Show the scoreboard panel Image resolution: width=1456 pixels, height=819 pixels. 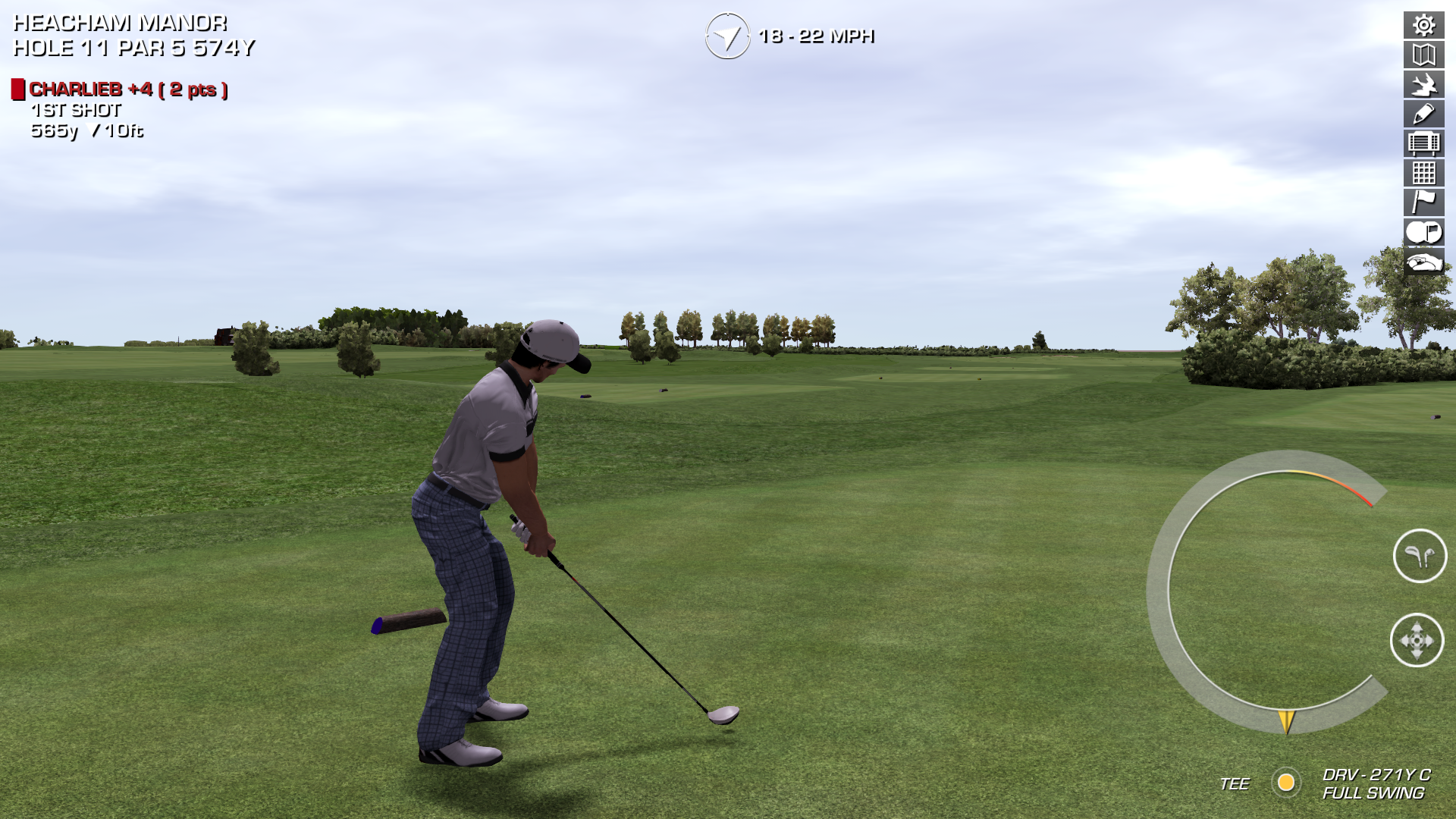pyautogui.click(x=1423, y=143)
